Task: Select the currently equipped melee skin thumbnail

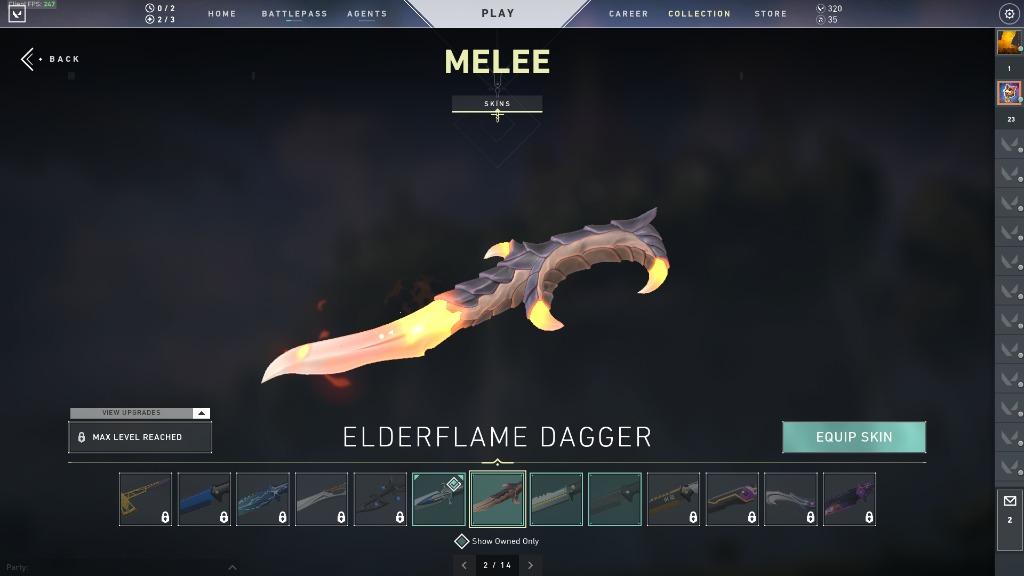Action: [439, 499]
